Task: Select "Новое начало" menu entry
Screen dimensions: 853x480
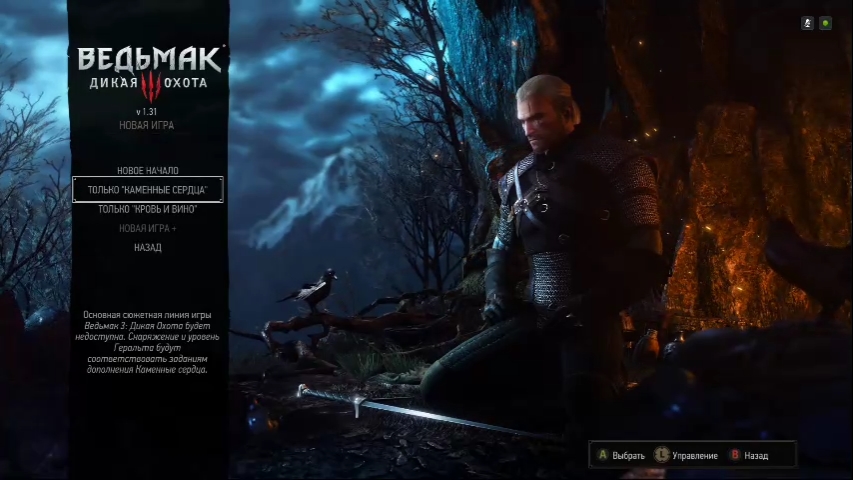Action: click(147, 171)
